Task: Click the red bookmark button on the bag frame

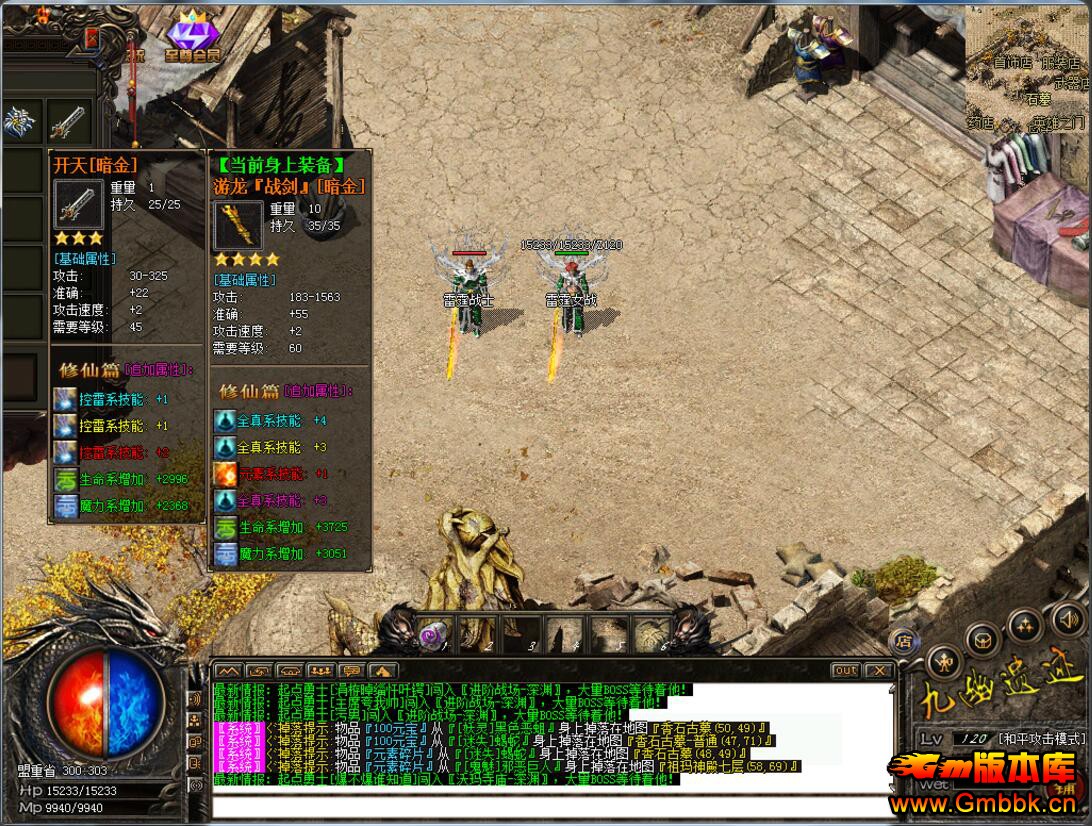Action: coord(92,38)
